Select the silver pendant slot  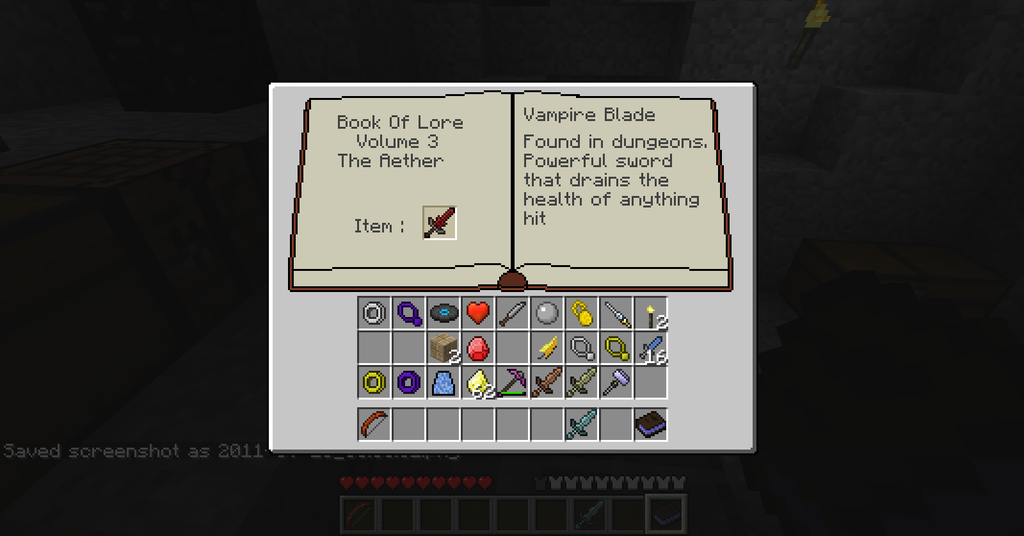582,348
